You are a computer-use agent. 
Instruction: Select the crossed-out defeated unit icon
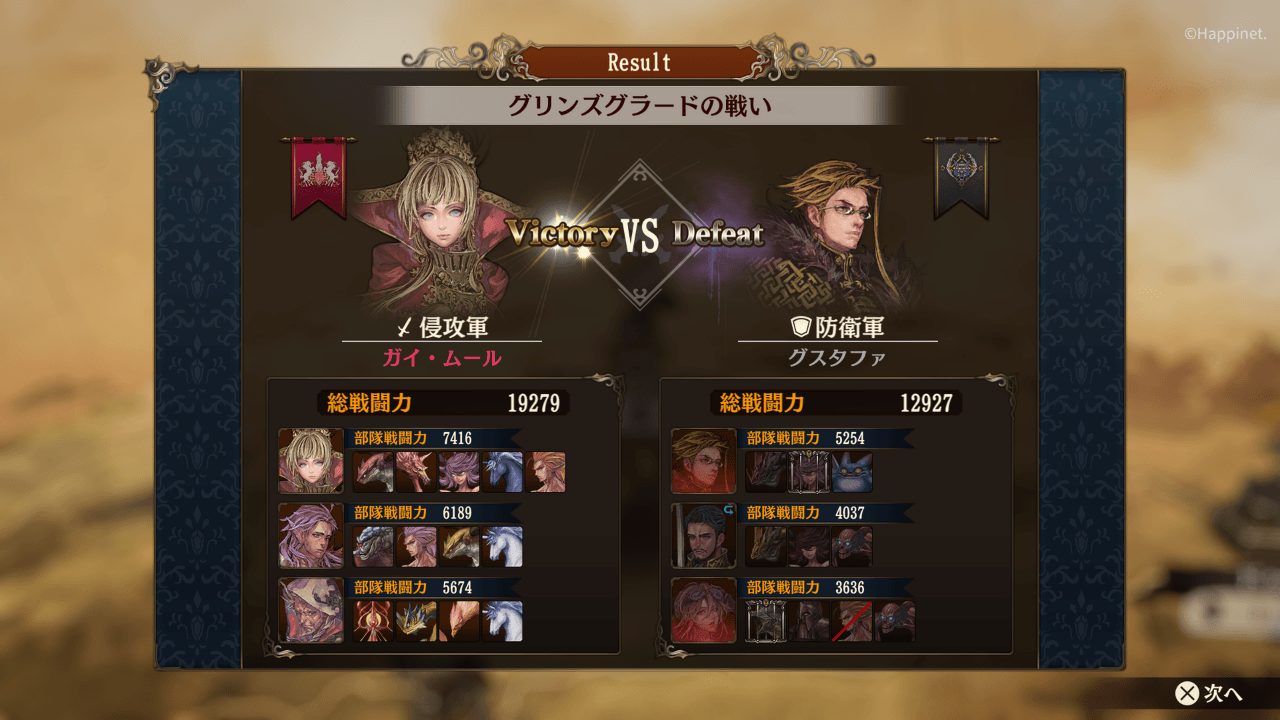click(852, 621)
